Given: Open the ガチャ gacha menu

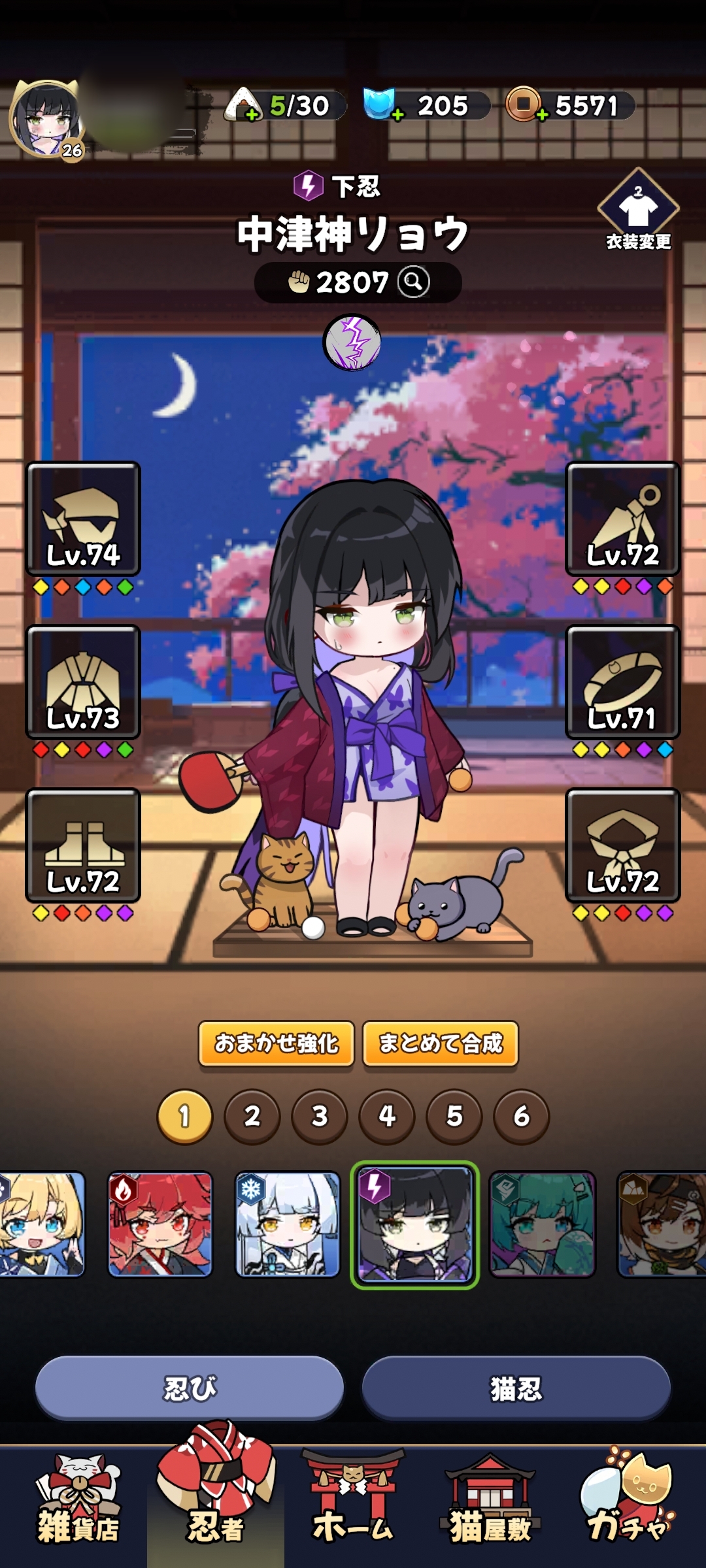Looking at the screenshot, I should pos(628,1504).
